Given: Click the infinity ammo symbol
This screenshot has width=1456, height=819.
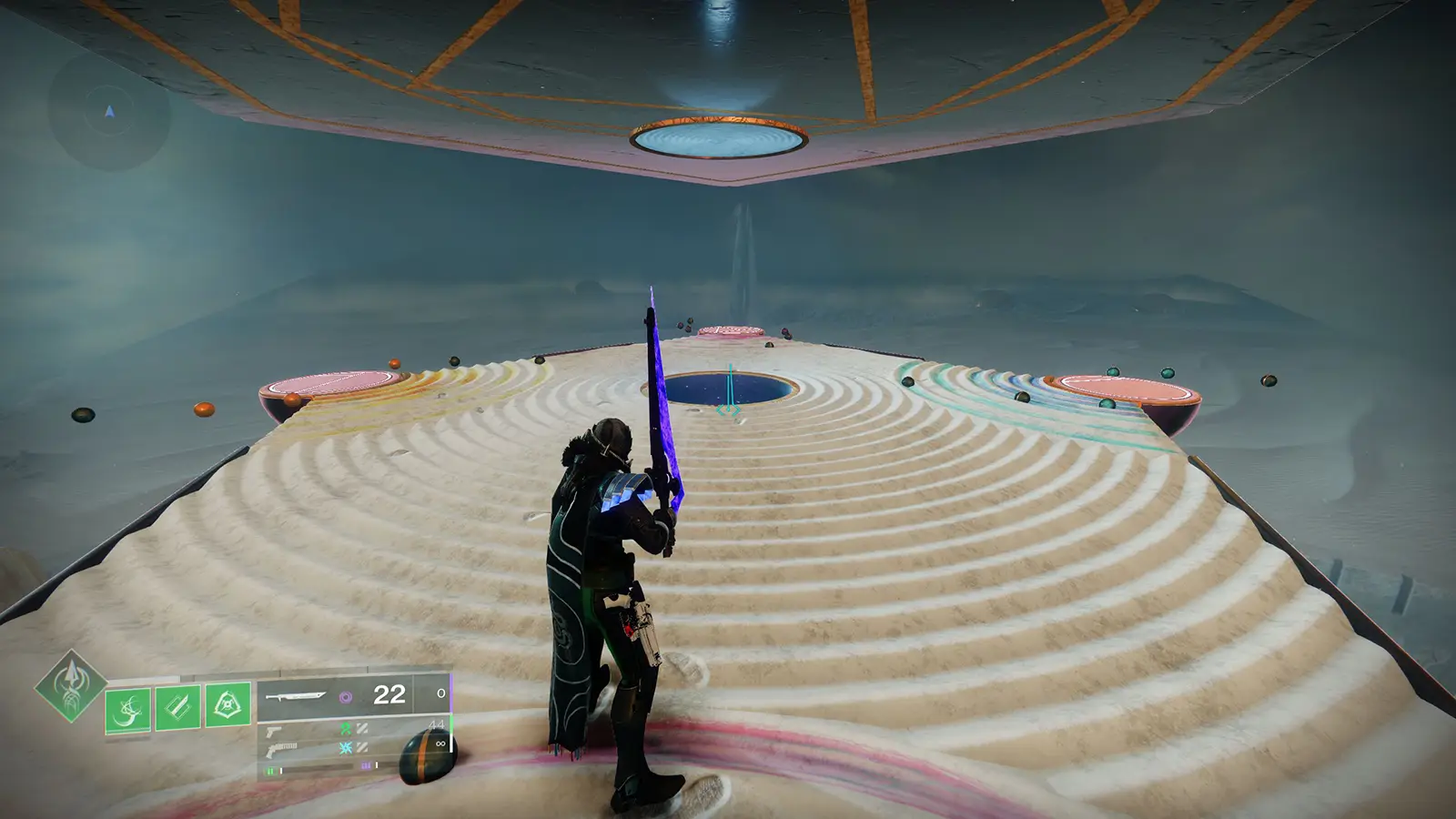Looking at the screenshot, I should click(441, 743).
